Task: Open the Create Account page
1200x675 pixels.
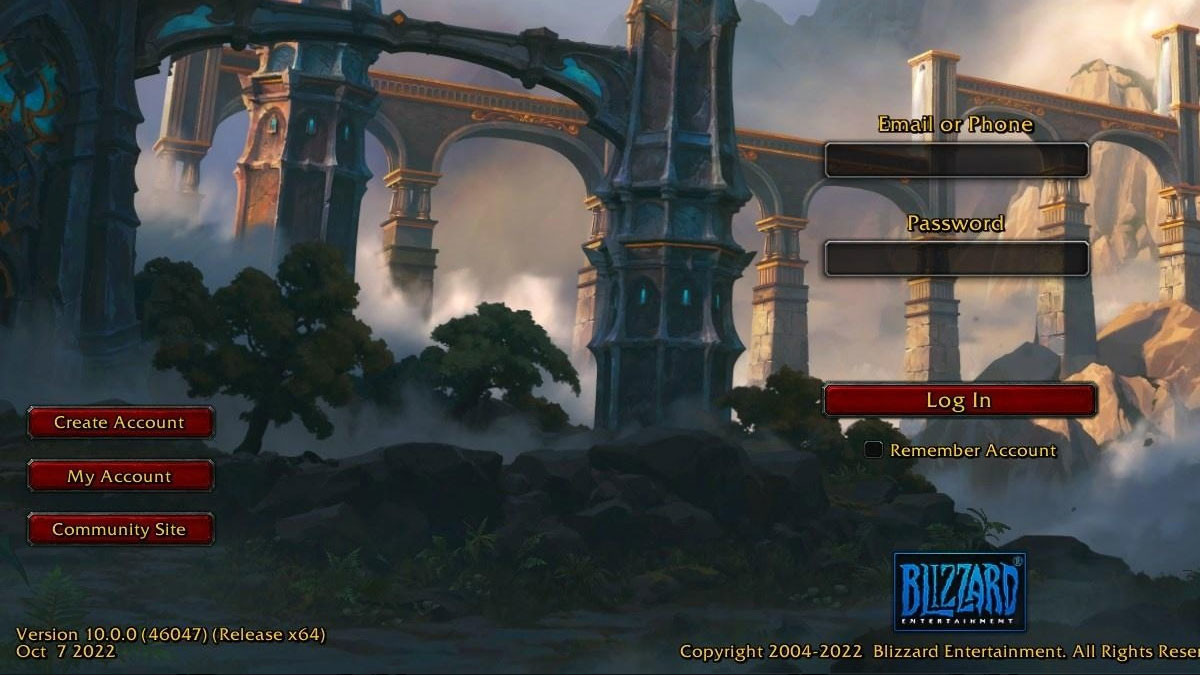Action: (x=120, y=422)
